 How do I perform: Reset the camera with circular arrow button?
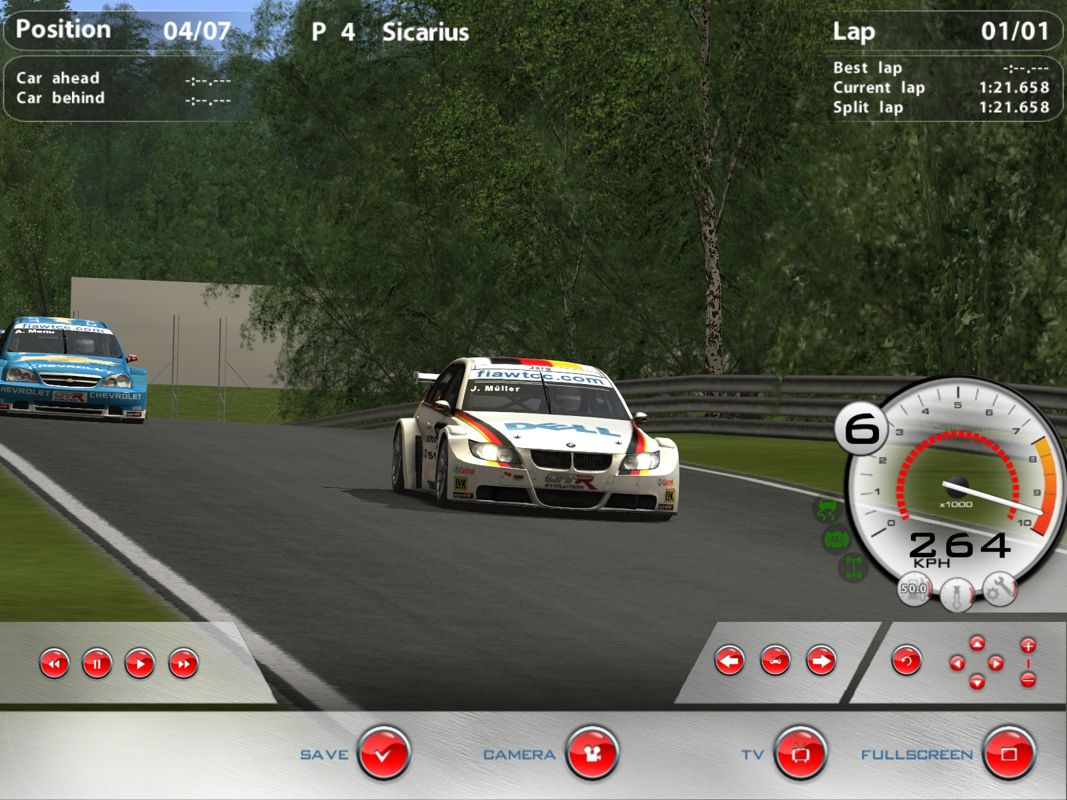pyautogui.click(x=907, y=660)
